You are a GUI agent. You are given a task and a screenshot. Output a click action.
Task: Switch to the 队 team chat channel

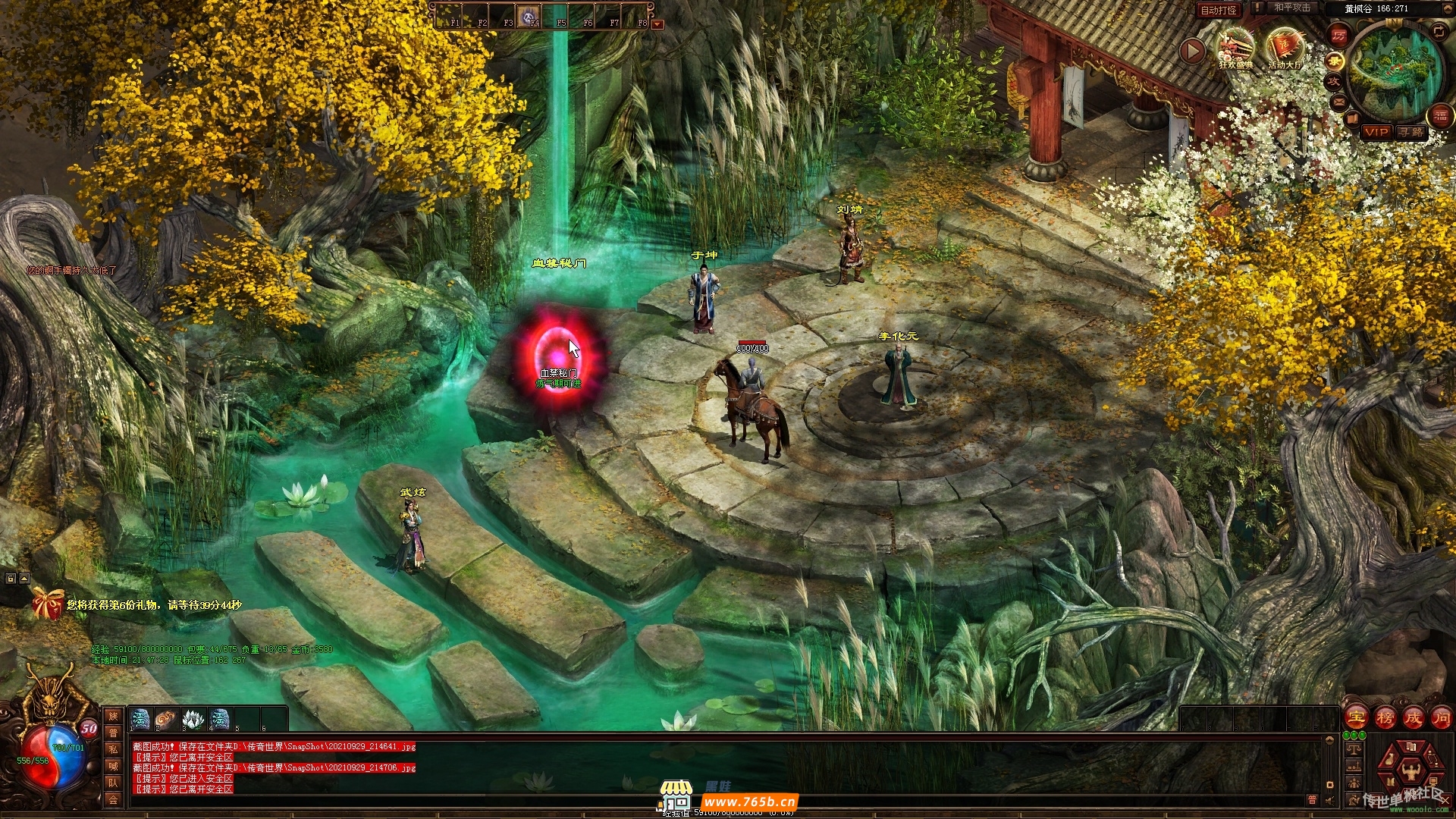113,783
